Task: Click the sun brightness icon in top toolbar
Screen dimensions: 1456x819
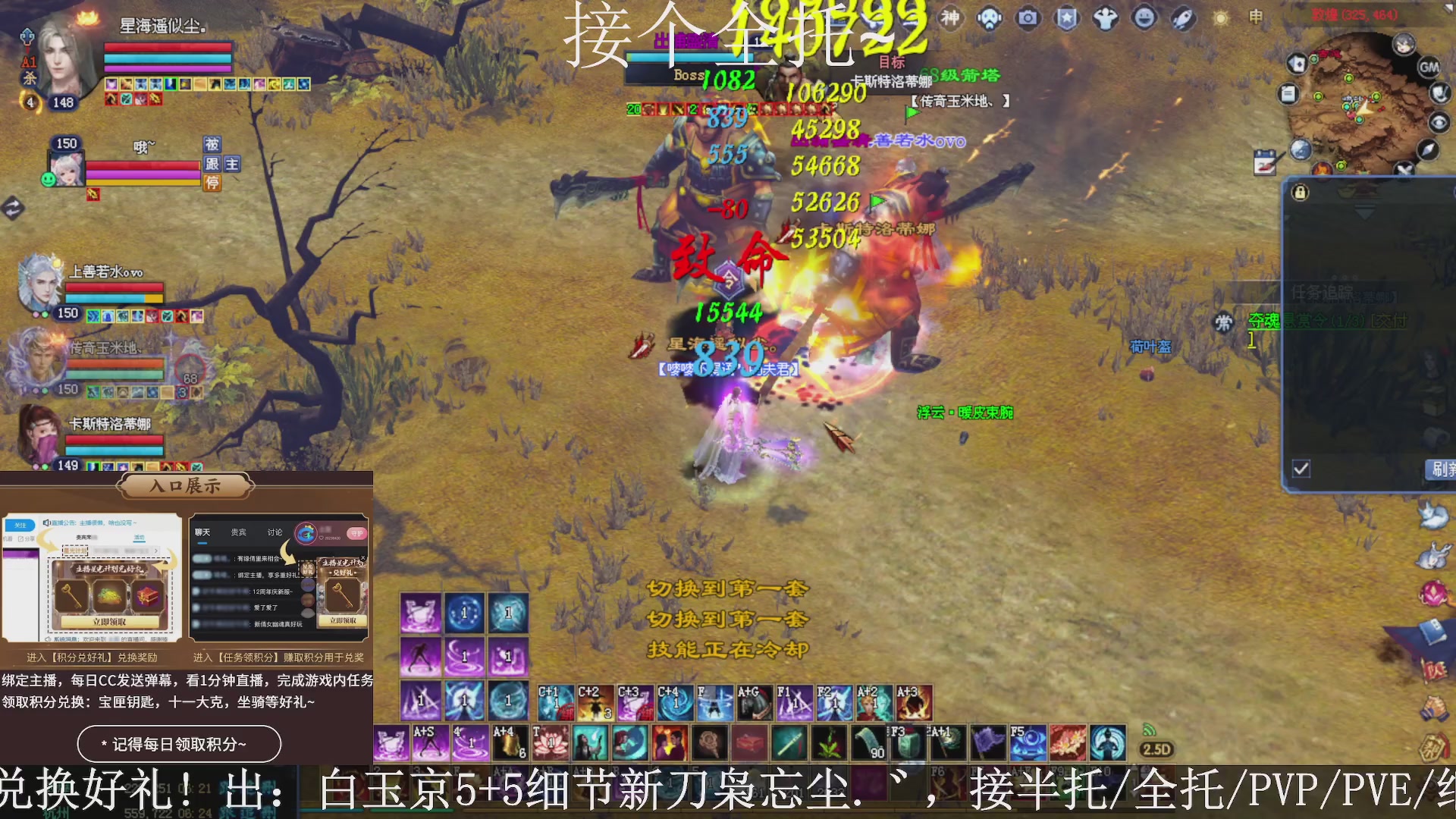Action: [x=1219, y=19]
